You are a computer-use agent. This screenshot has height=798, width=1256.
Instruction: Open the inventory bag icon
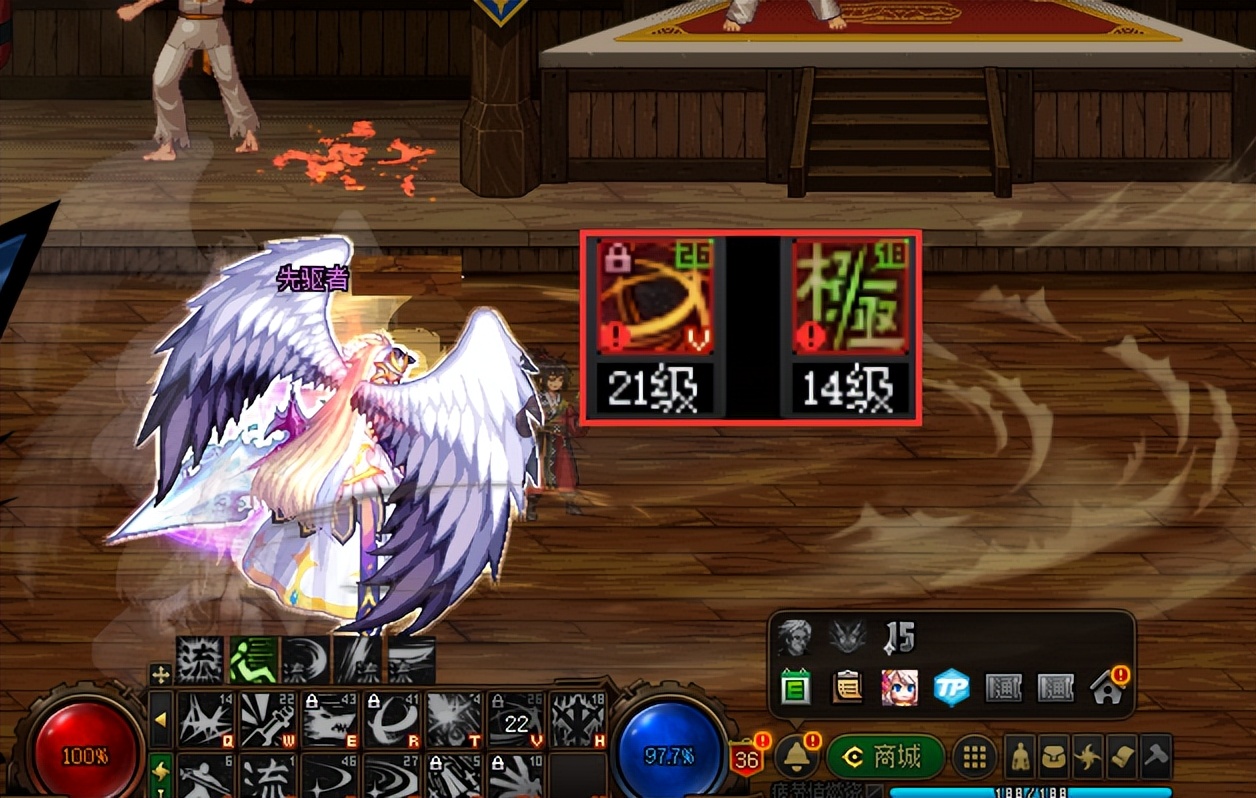[1053, 757]
